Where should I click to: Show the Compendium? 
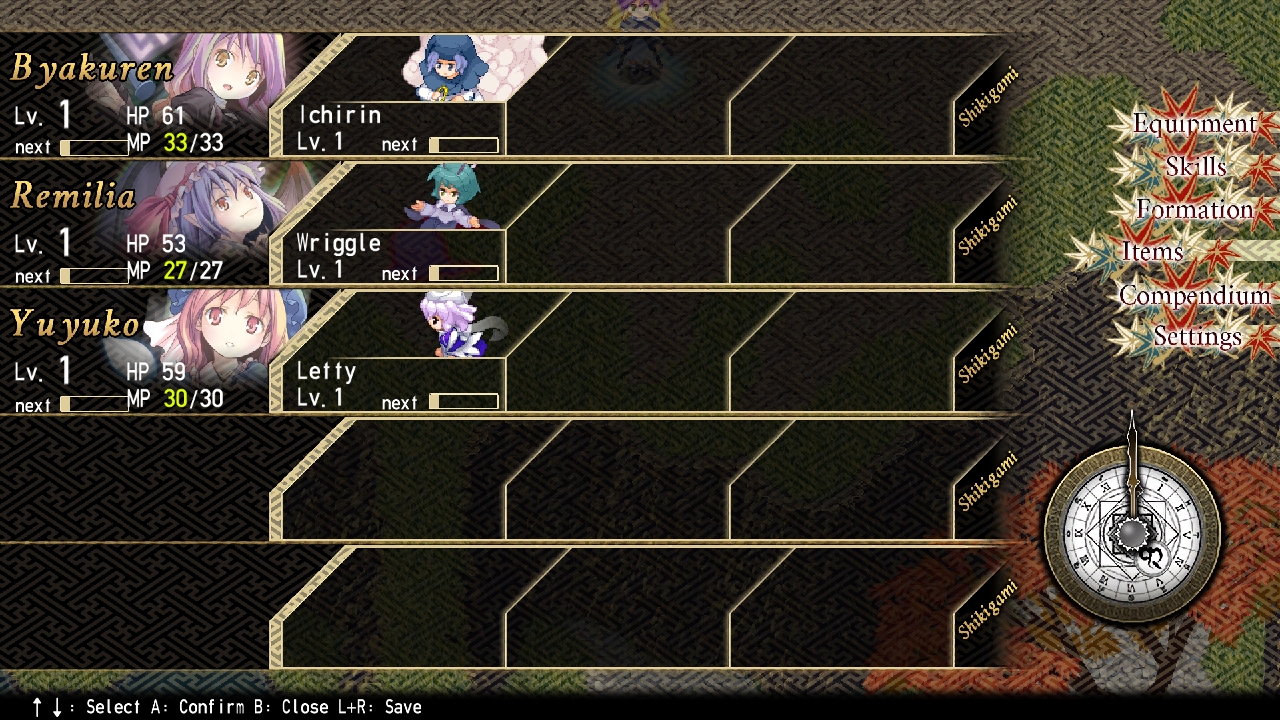click(1194, 295)
